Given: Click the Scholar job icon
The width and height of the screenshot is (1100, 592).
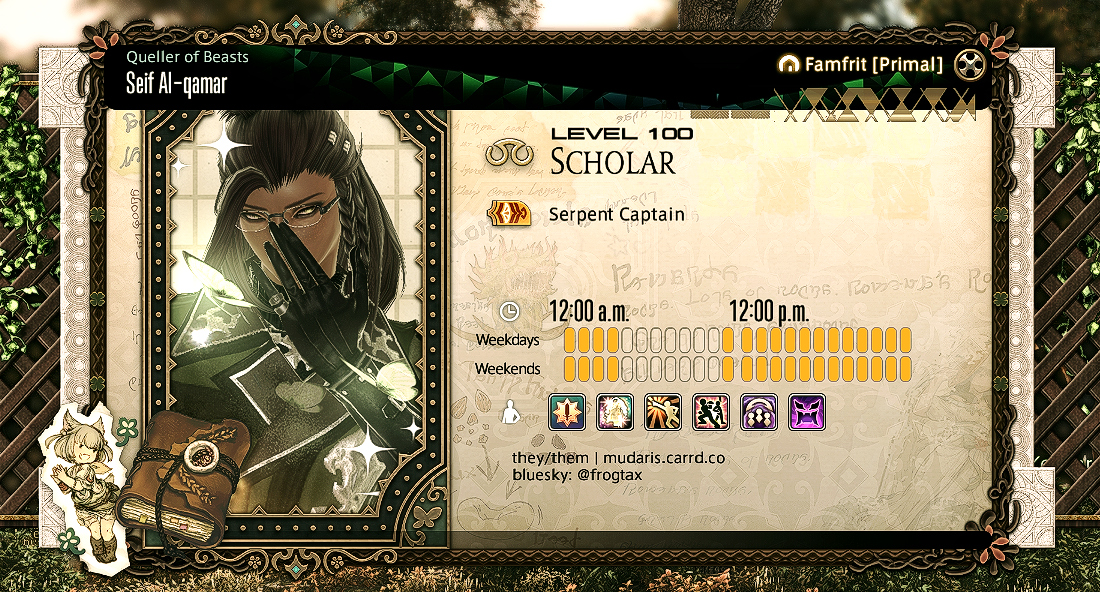Looking at the screenshot, I should pyautogui.click(x=507, y=155).
